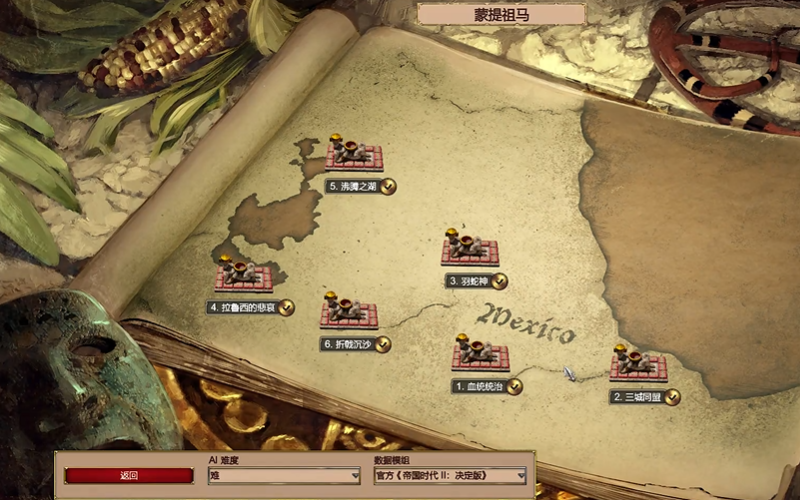
Task: Pick mission 6 折戟沉沙
Action: pos(349,315)
